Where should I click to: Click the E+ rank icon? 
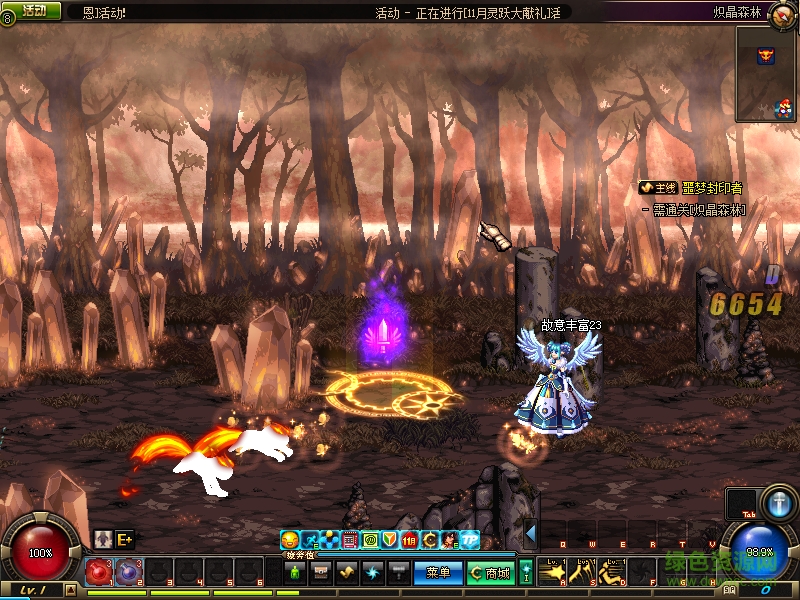point(125,538)
